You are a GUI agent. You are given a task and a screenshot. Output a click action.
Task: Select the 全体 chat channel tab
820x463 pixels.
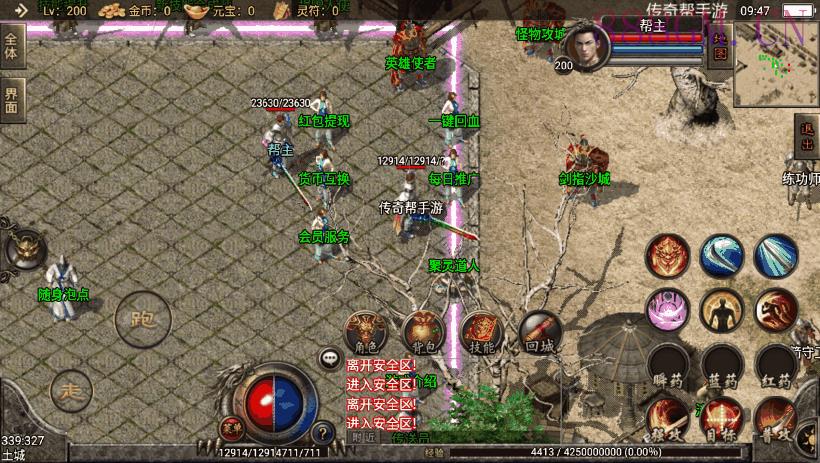(x=12, y=47)
